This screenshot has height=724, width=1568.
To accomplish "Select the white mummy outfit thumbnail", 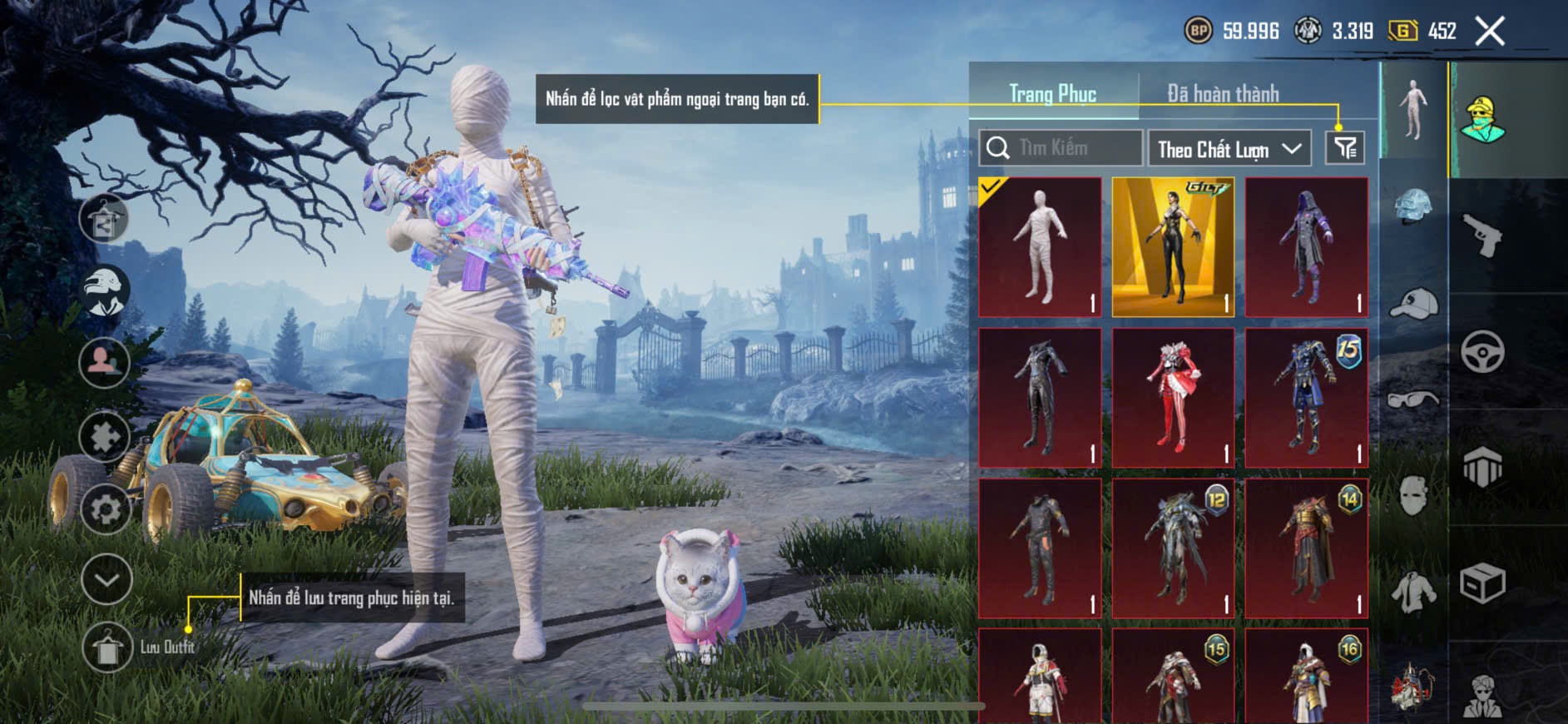I will pyautogui.click(x=1040, y=247).
